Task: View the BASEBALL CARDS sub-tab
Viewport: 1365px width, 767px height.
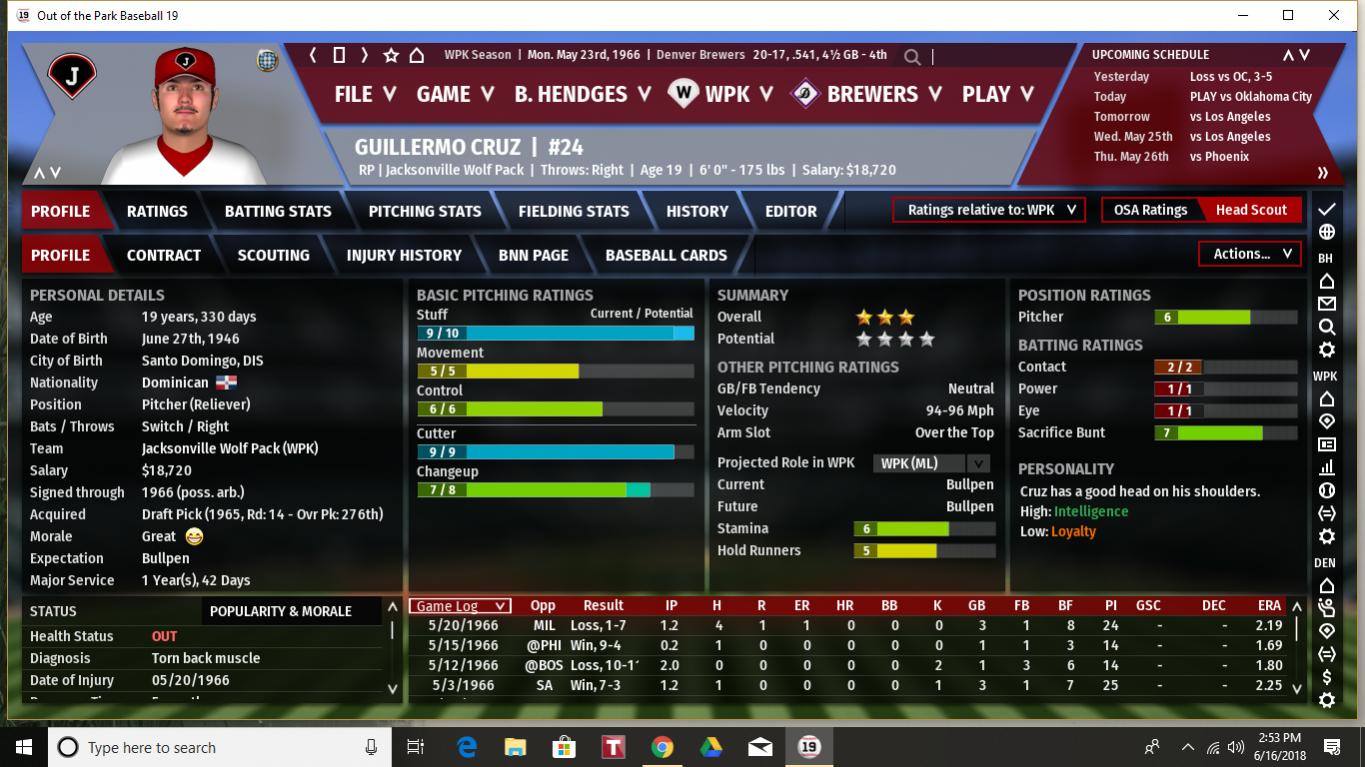Action: click(x=666, y=255)
